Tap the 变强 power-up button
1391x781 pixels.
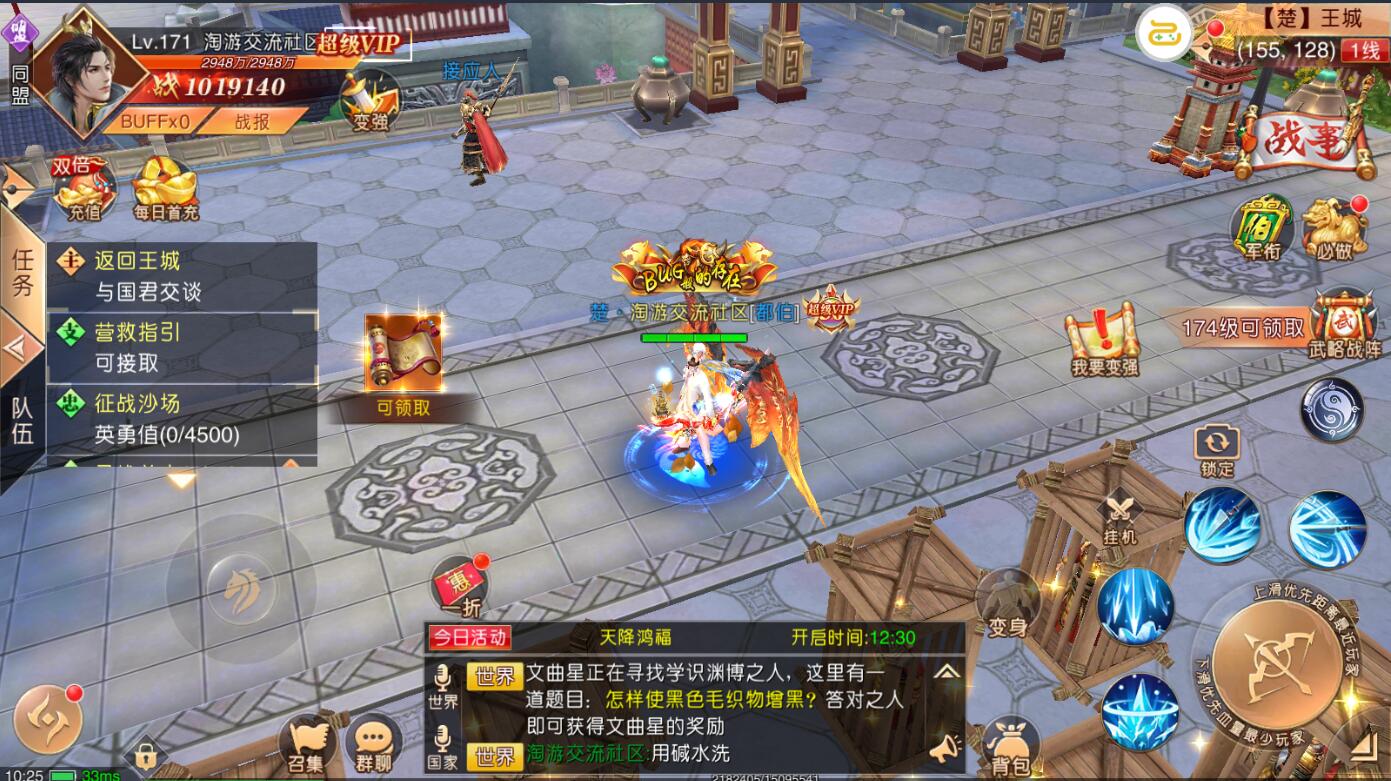point(370,101)
